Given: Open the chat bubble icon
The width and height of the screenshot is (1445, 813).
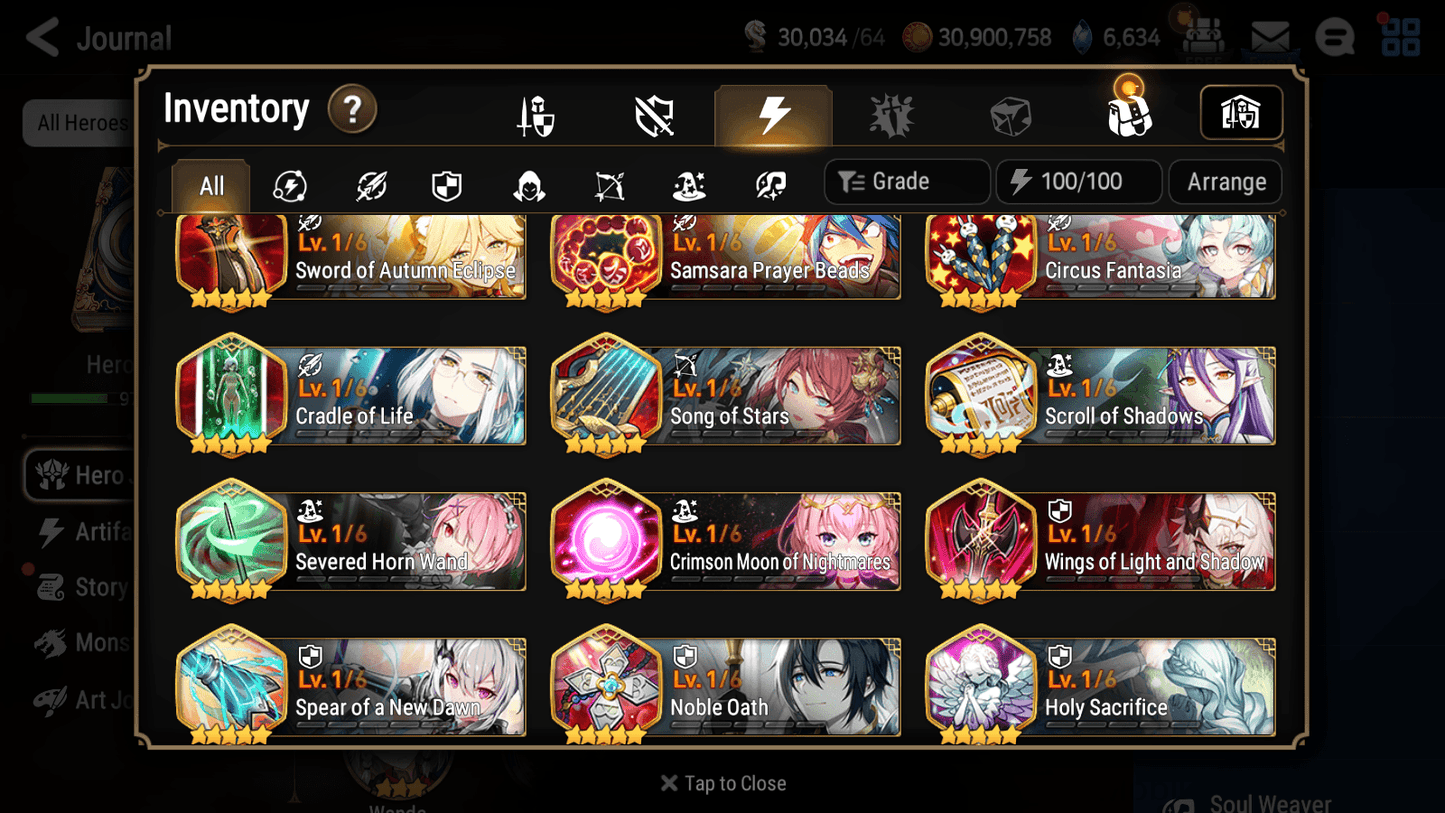Looking at the screenshot, I should click(x=1334, y=37).
